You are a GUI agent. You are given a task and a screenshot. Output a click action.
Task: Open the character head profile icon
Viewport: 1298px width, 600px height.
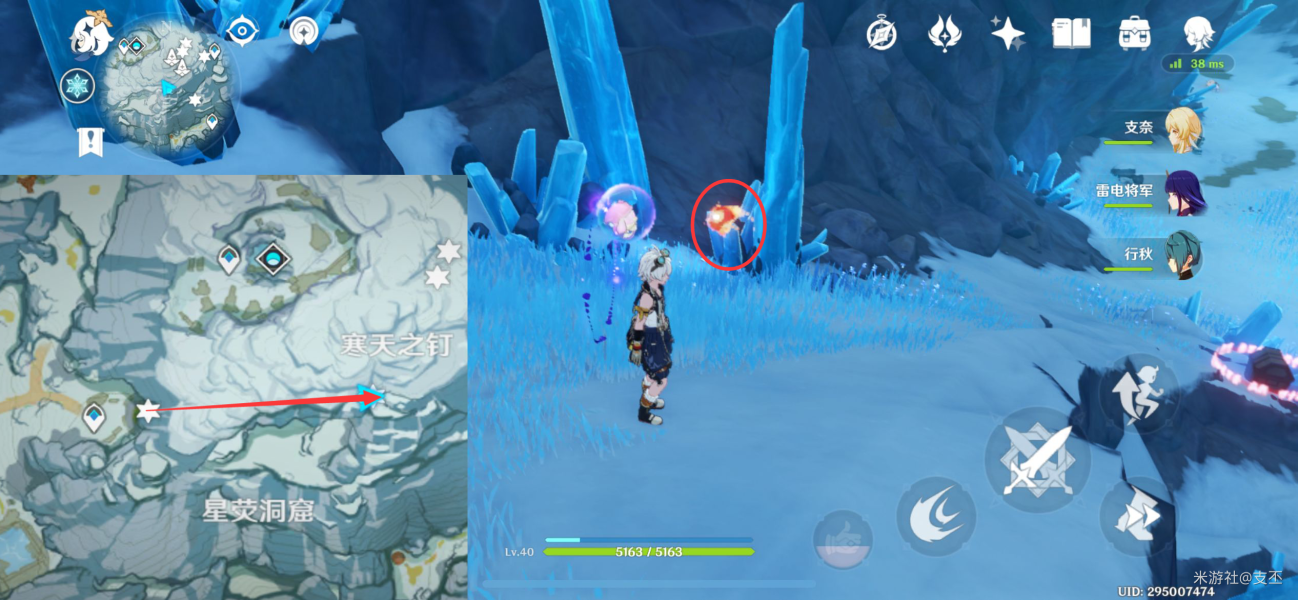(1197, 34)
